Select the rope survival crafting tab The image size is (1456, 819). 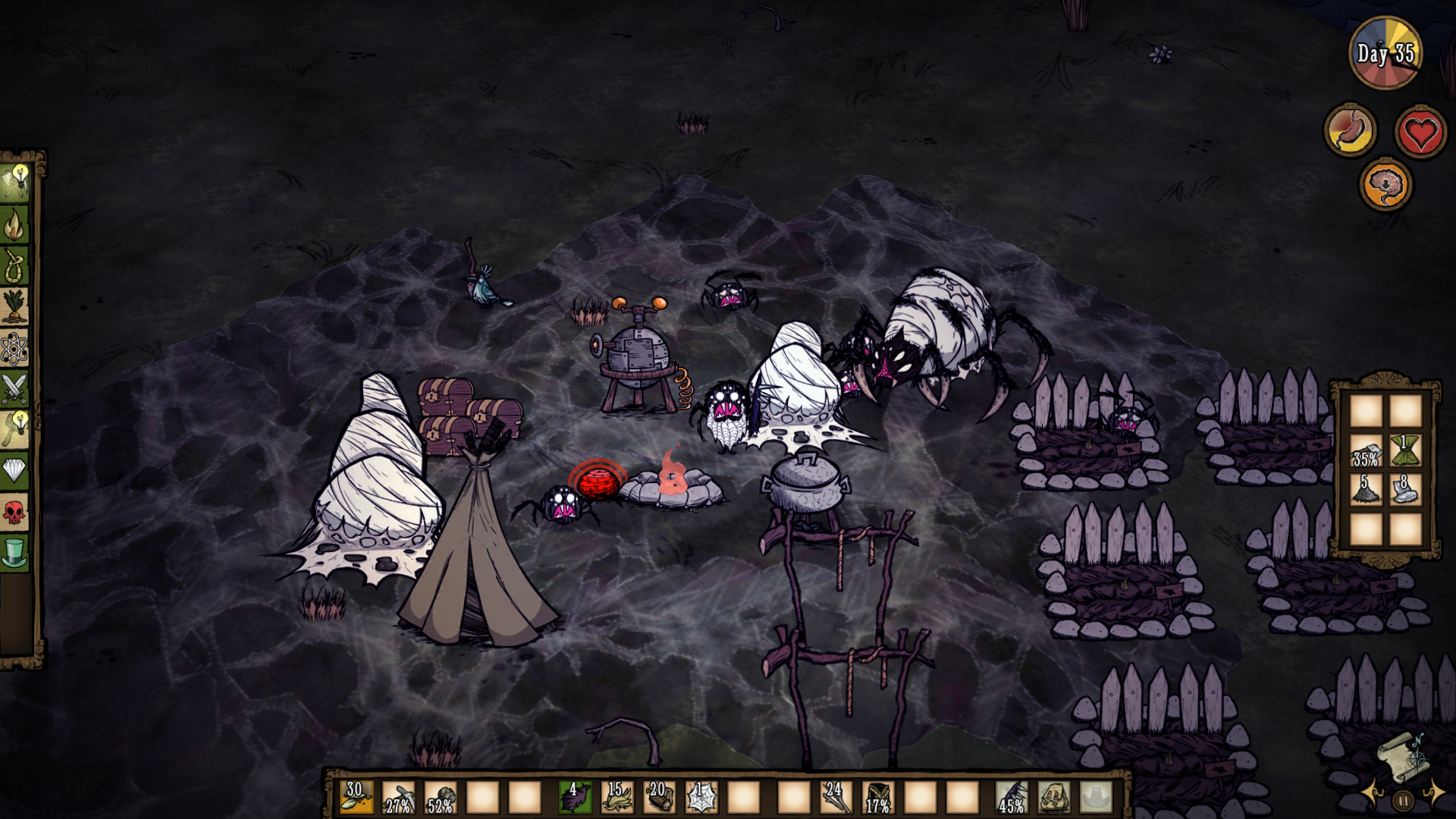pos(15,265)
